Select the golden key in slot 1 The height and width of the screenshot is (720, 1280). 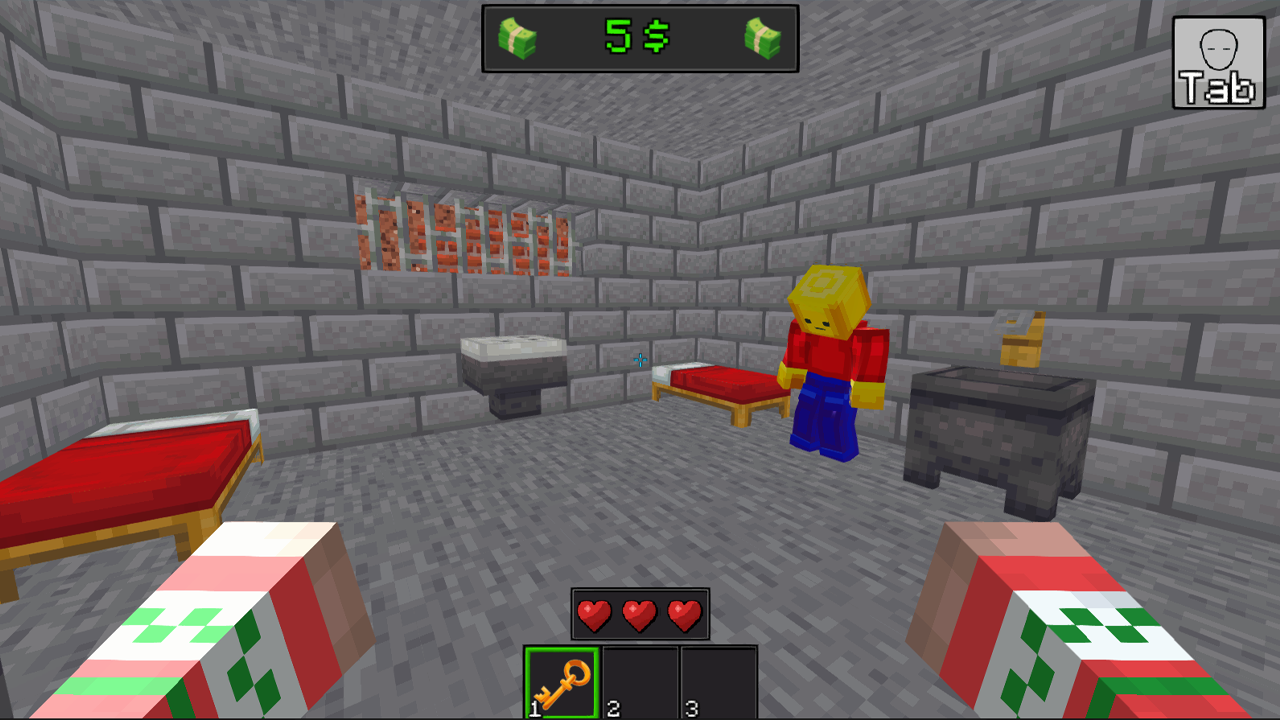click(559, 680)
